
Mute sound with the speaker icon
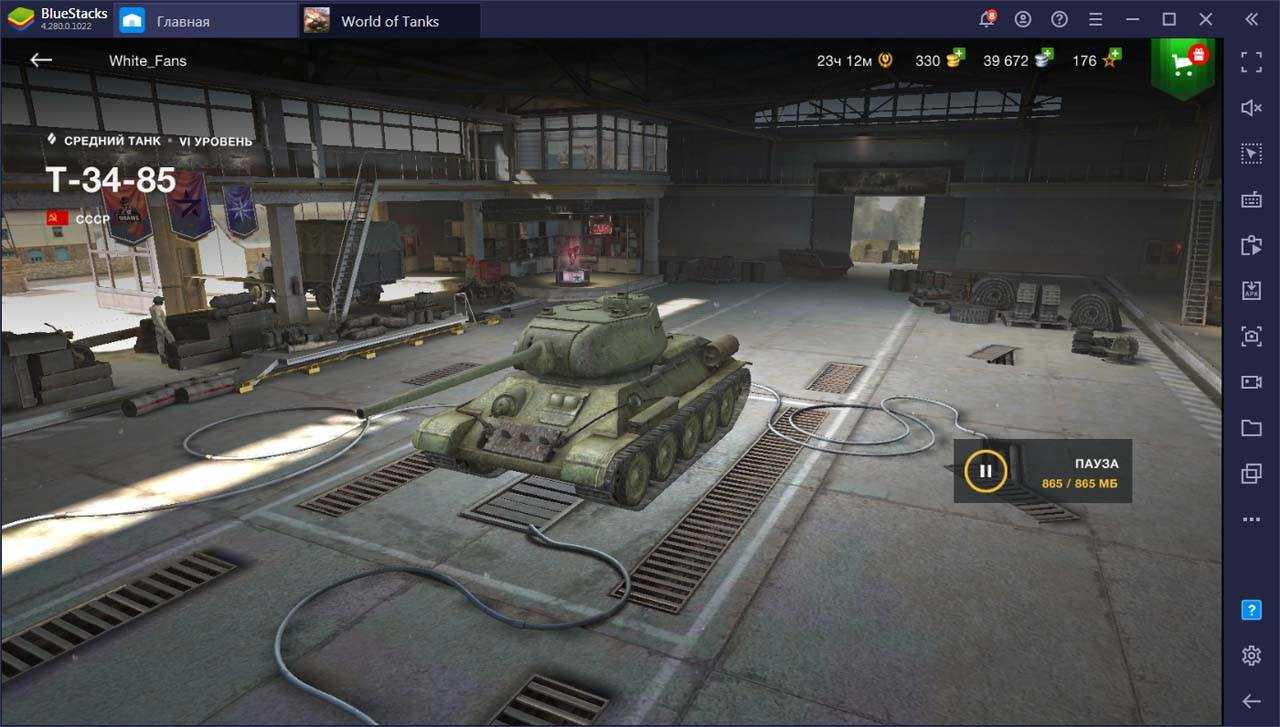point(1251,108)
